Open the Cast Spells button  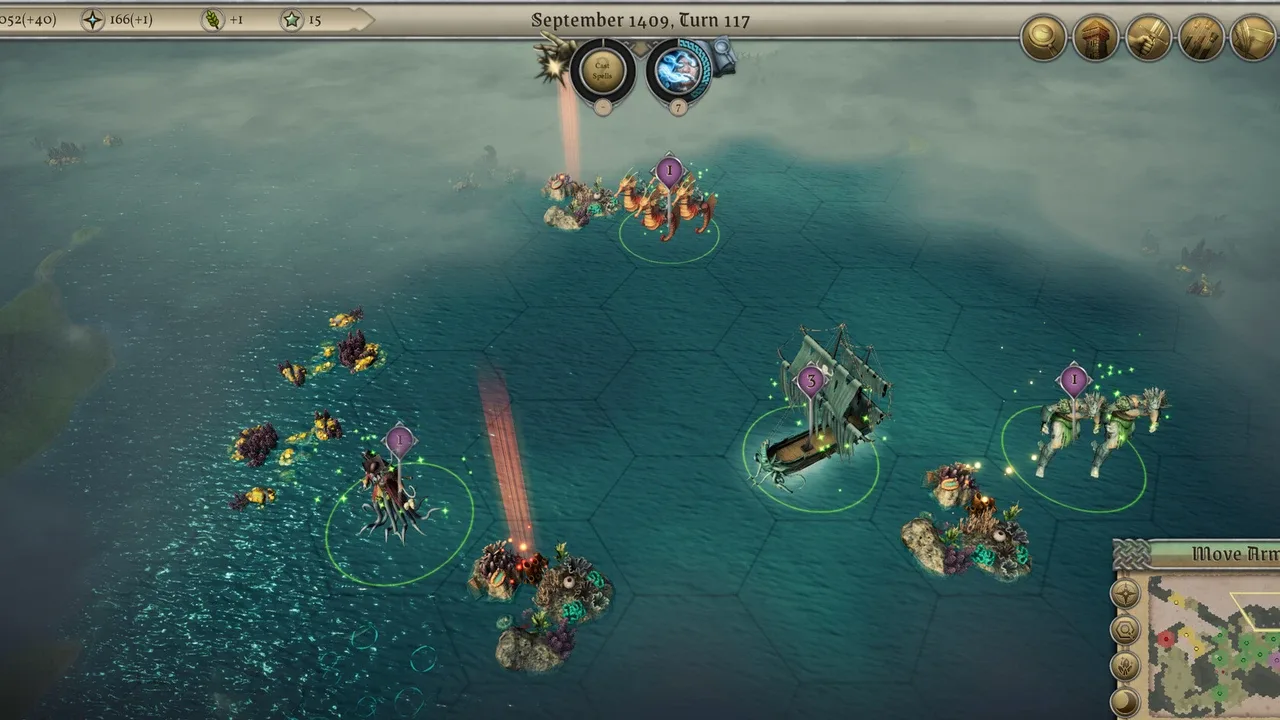(x=603, y=71)
